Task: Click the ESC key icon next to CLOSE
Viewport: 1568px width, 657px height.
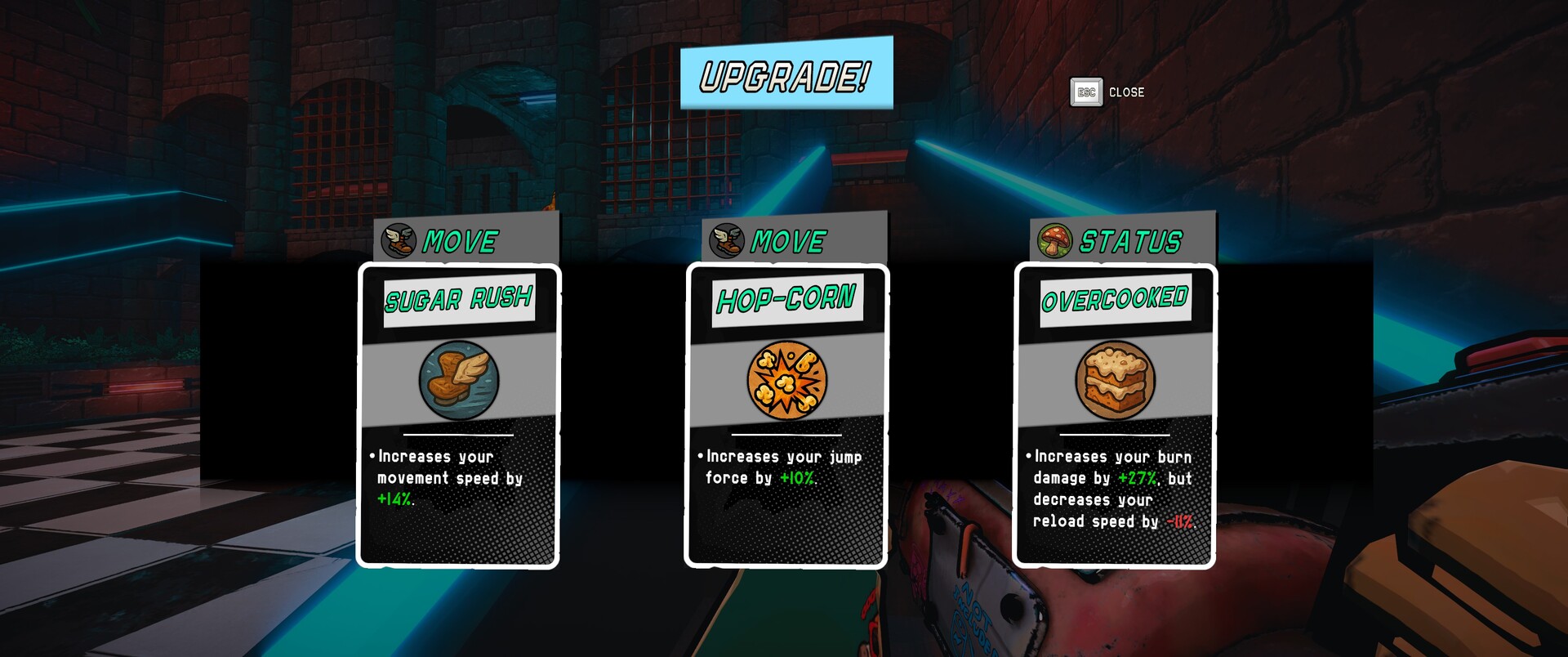Action: (x=1086, y=92)
